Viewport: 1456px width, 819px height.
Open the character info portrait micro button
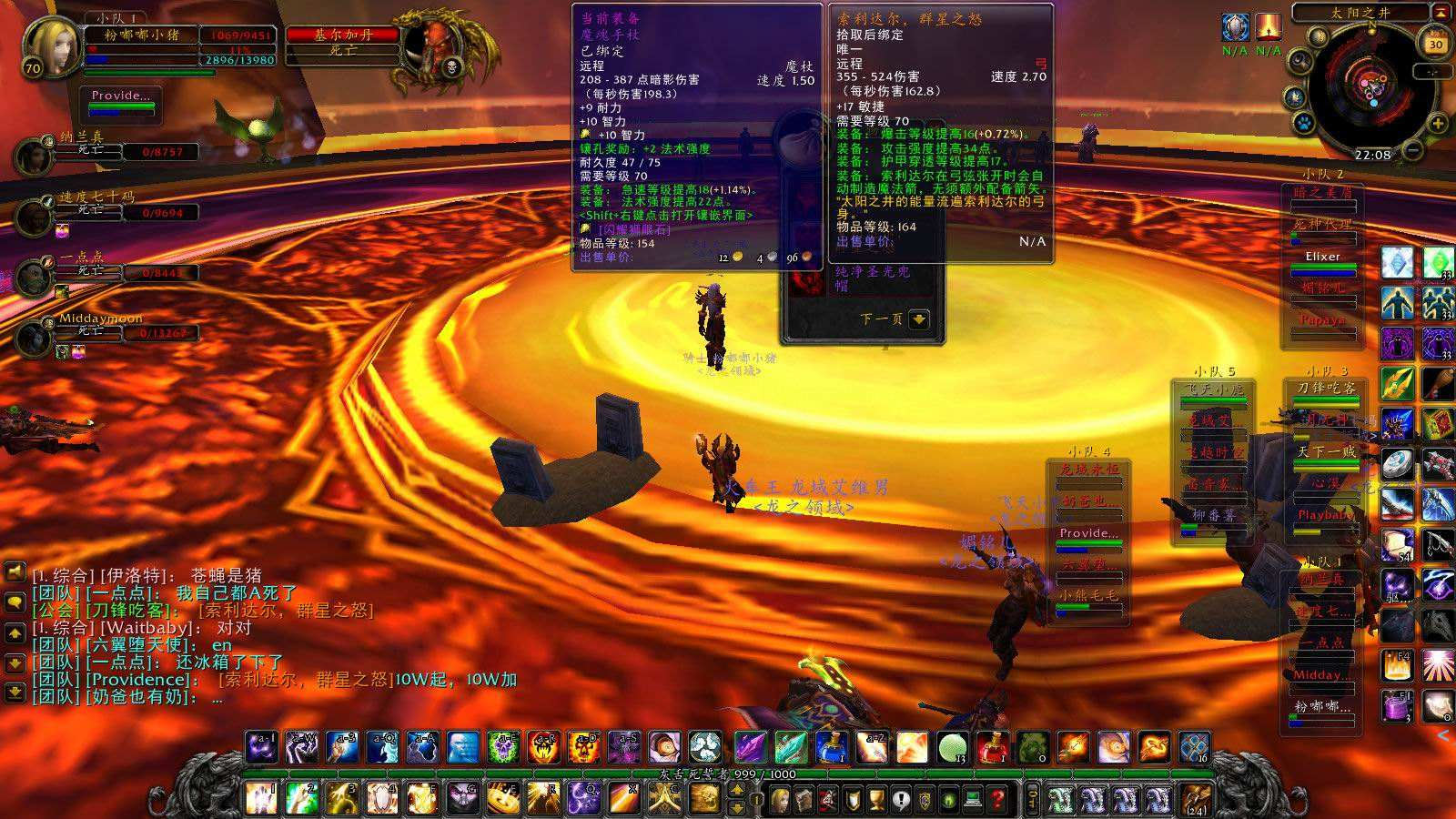coord(779,800)
